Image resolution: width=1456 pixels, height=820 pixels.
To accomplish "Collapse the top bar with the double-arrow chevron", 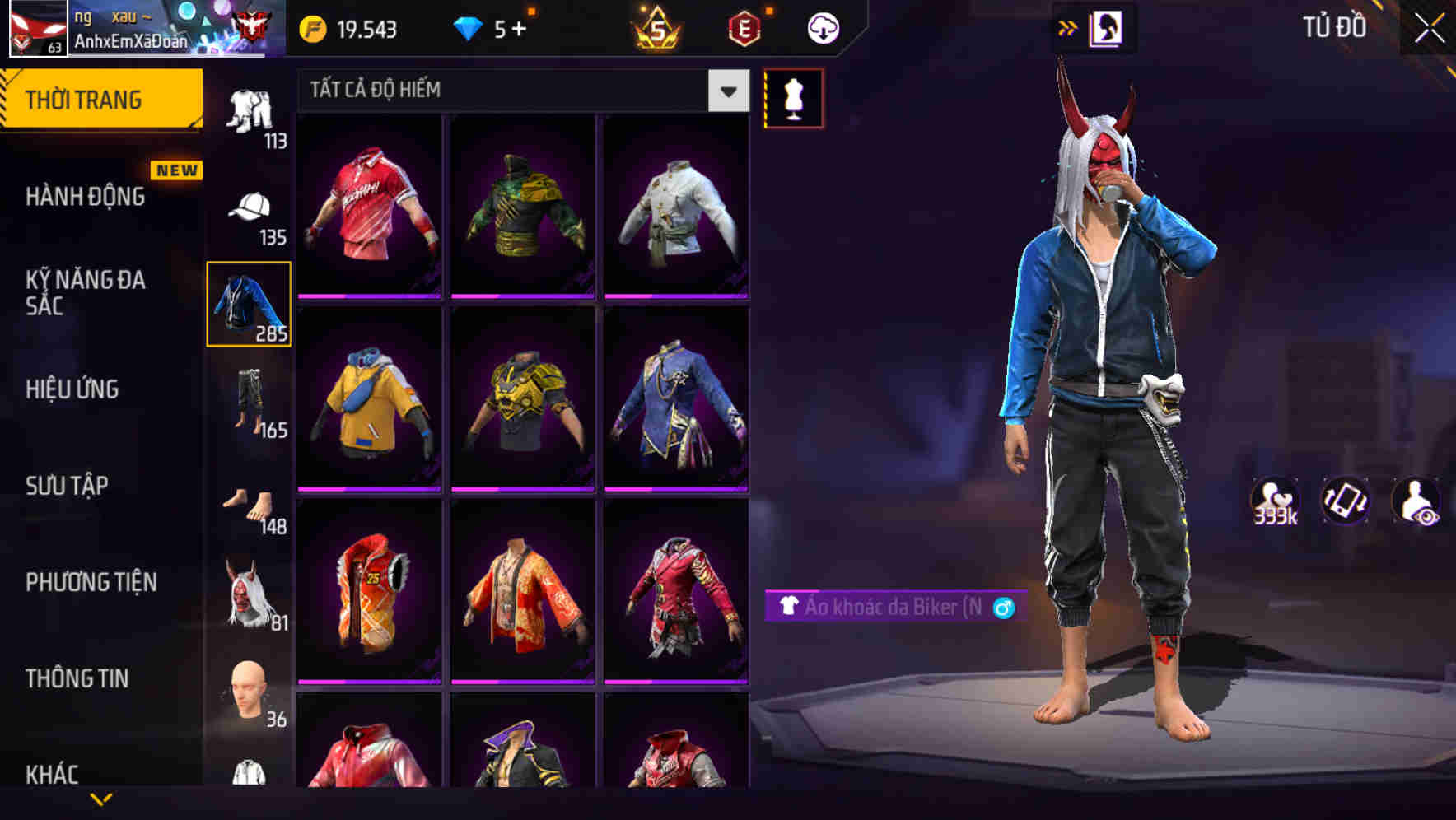I will pos(1068,27).
